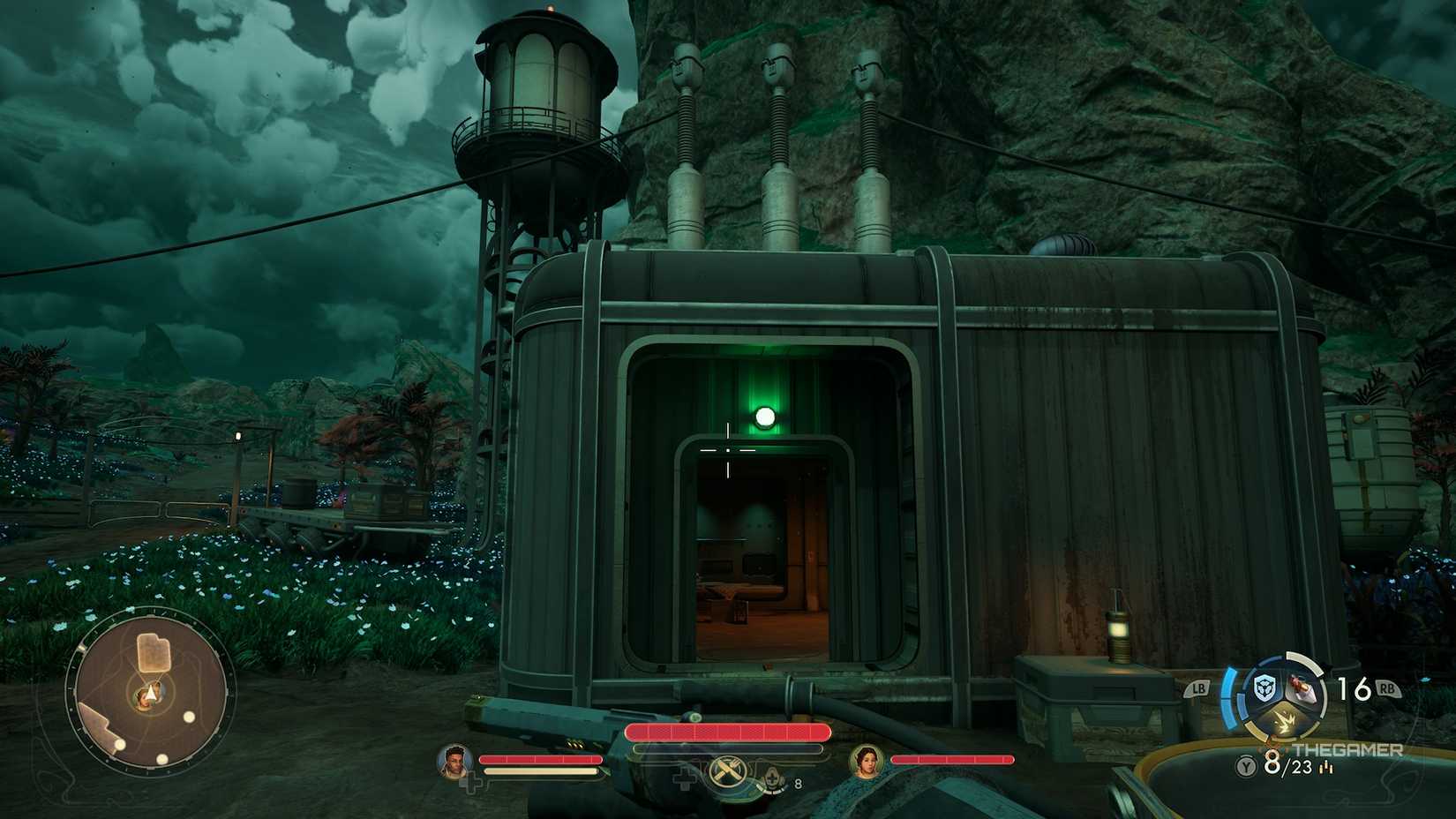
Task: Select the explosion damage segment icon
Action: click(1285, 722)
